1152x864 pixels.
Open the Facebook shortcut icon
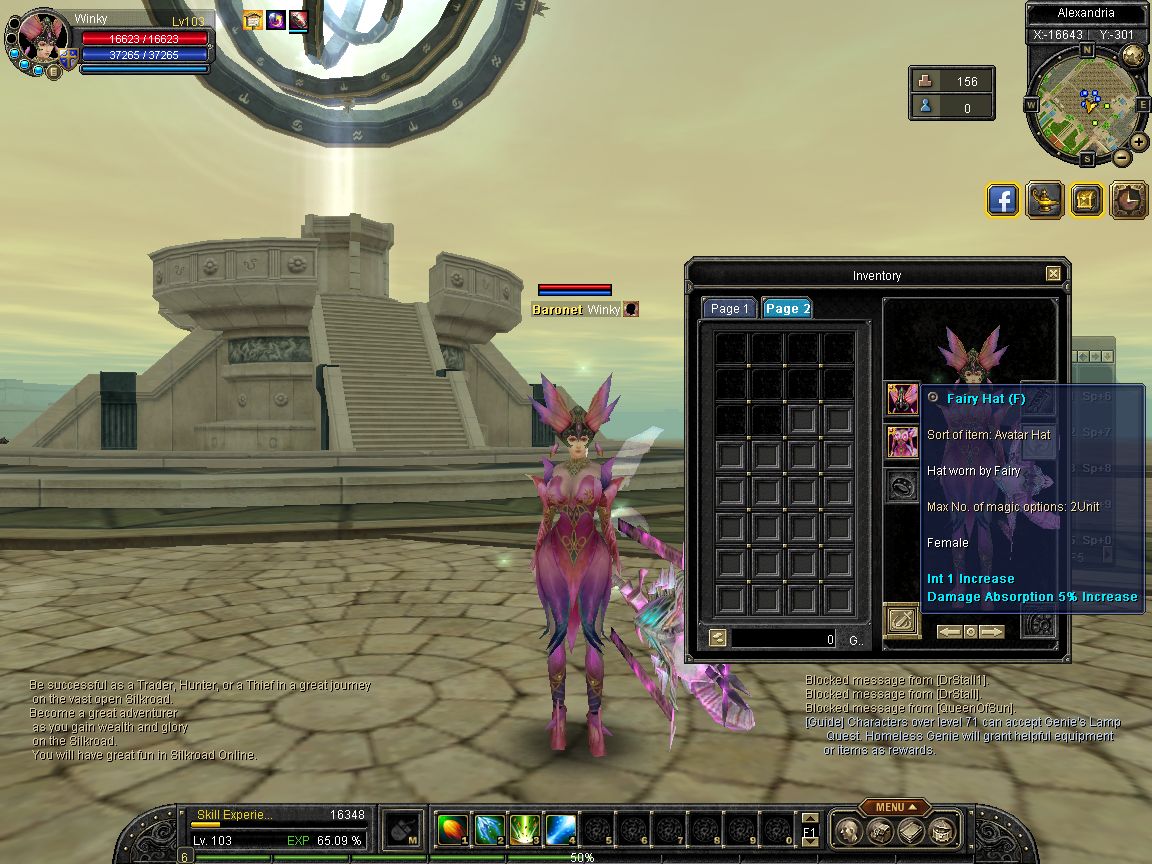click(1003, 200)
